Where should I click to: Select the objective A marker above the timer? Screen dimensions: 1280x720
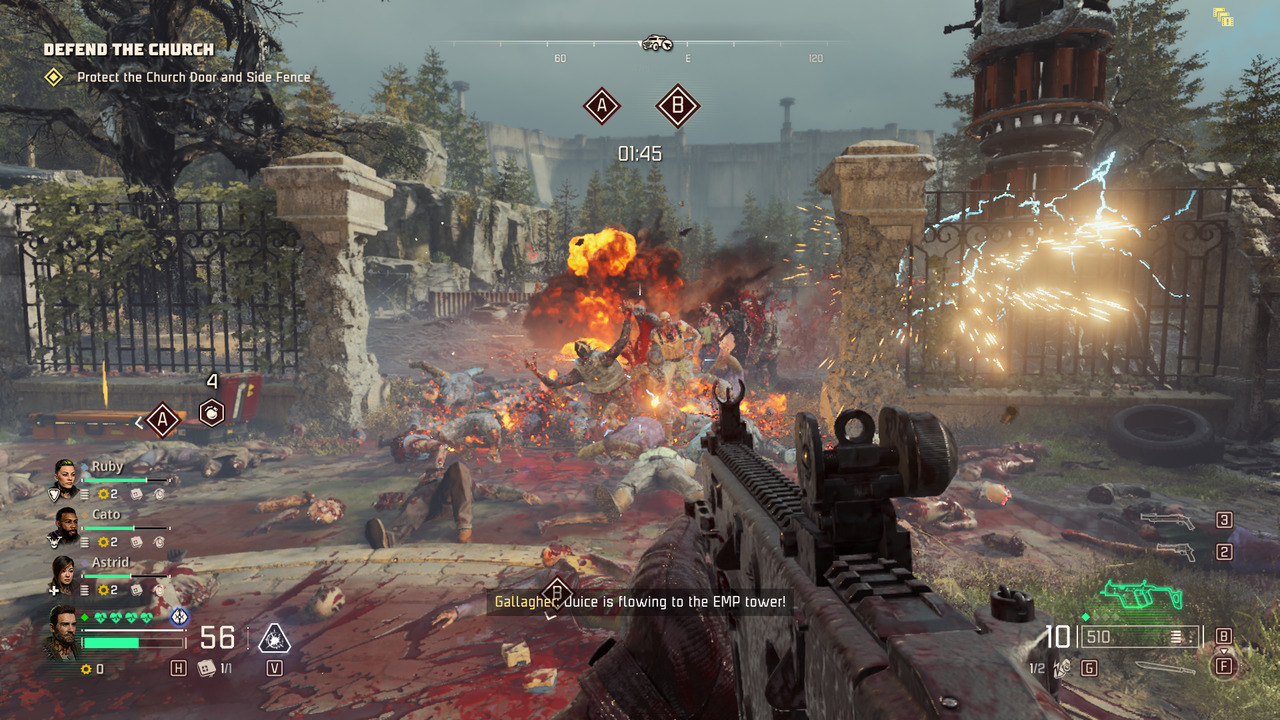pos(601,105)
